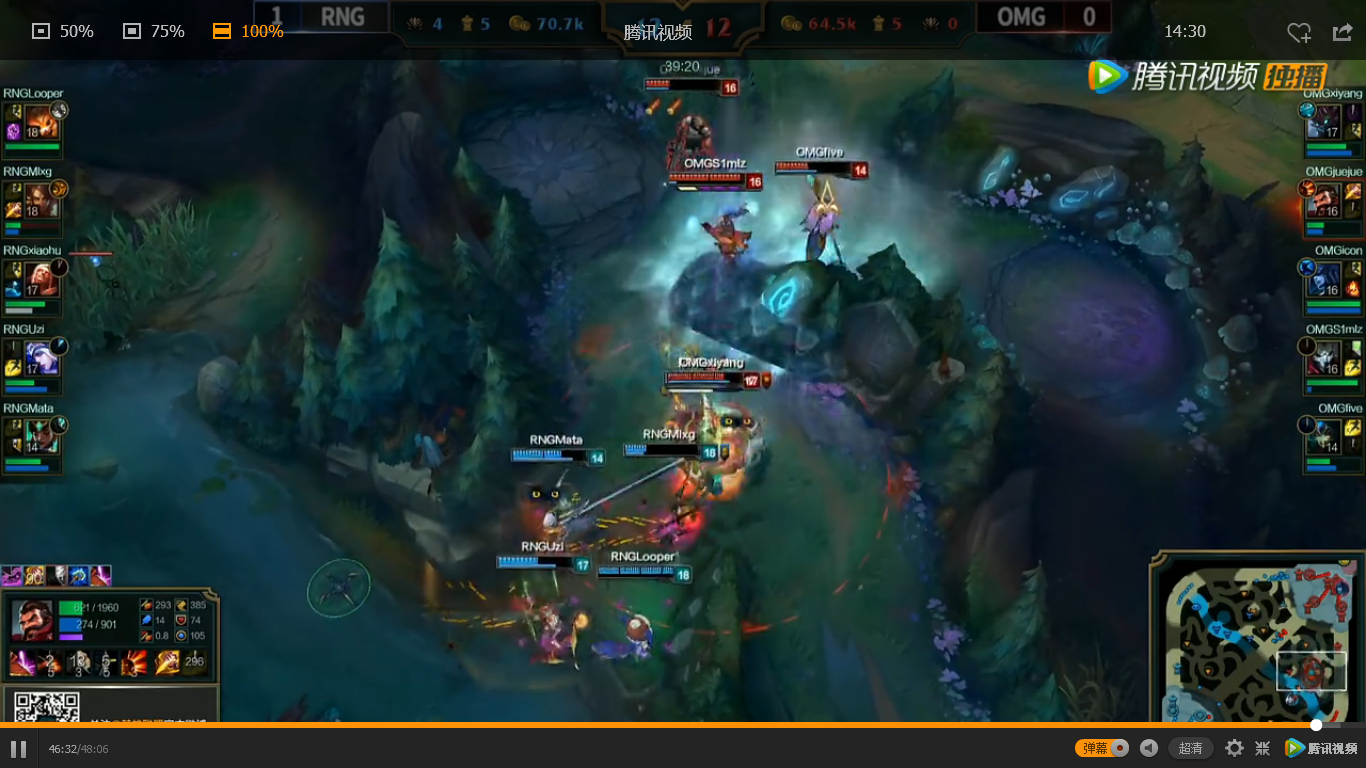Pause the video playback
Viewport: 1366px width, 768px height.
tap(20, 747)
